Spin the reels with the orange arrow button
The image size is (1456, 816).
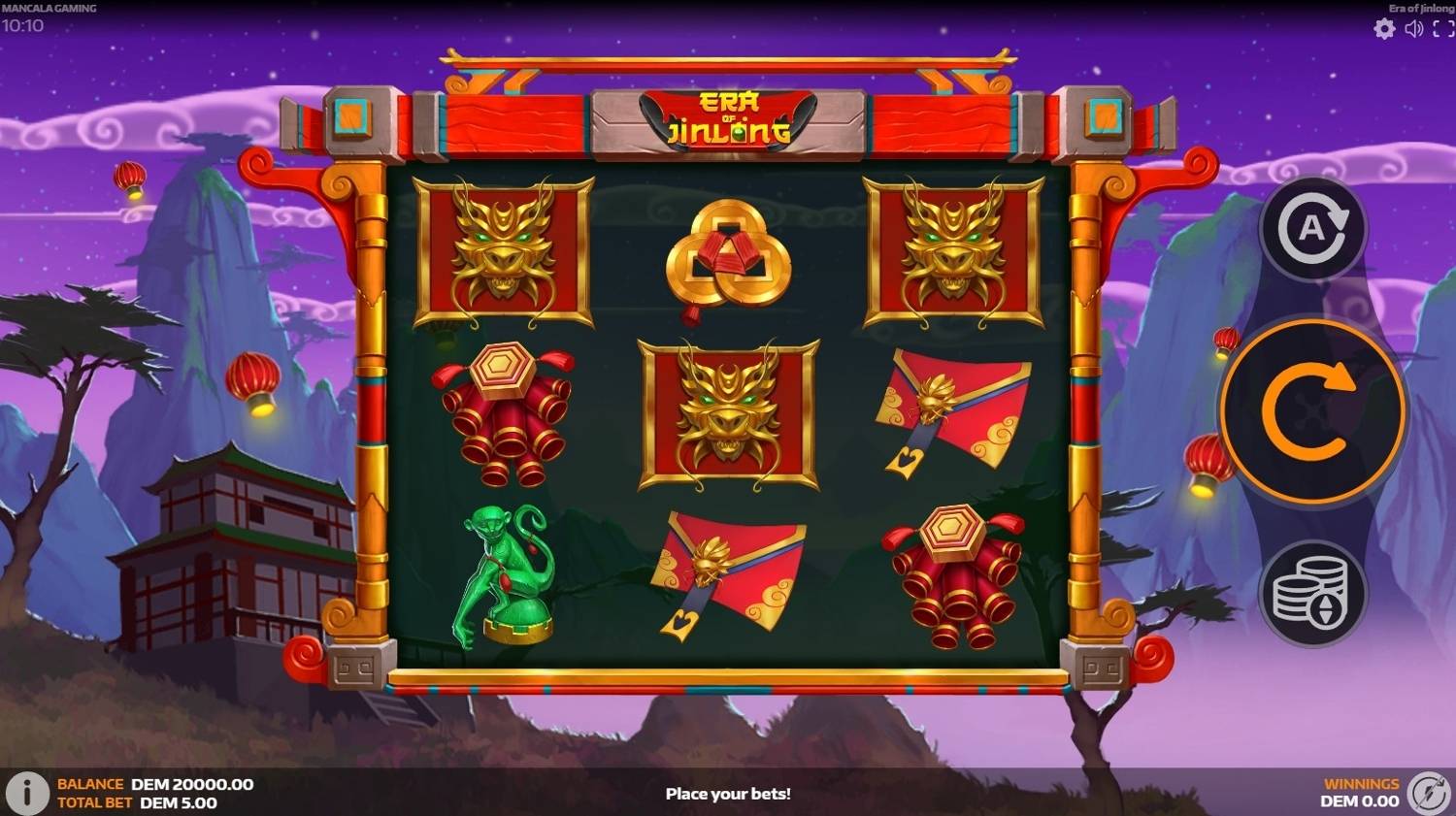click(x=1311, y=412)
